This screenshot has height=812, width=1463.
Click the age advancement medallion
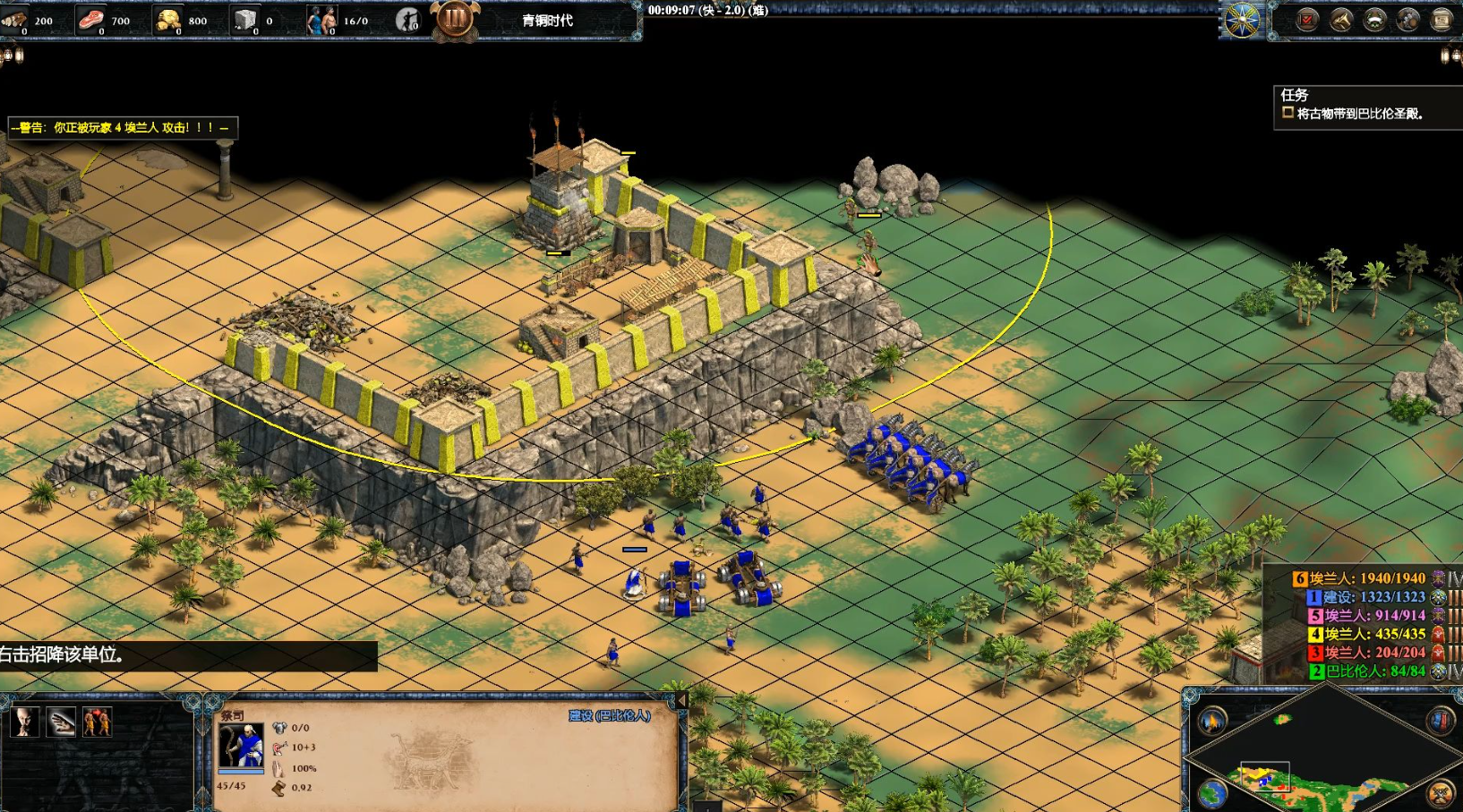click(454, 18)
